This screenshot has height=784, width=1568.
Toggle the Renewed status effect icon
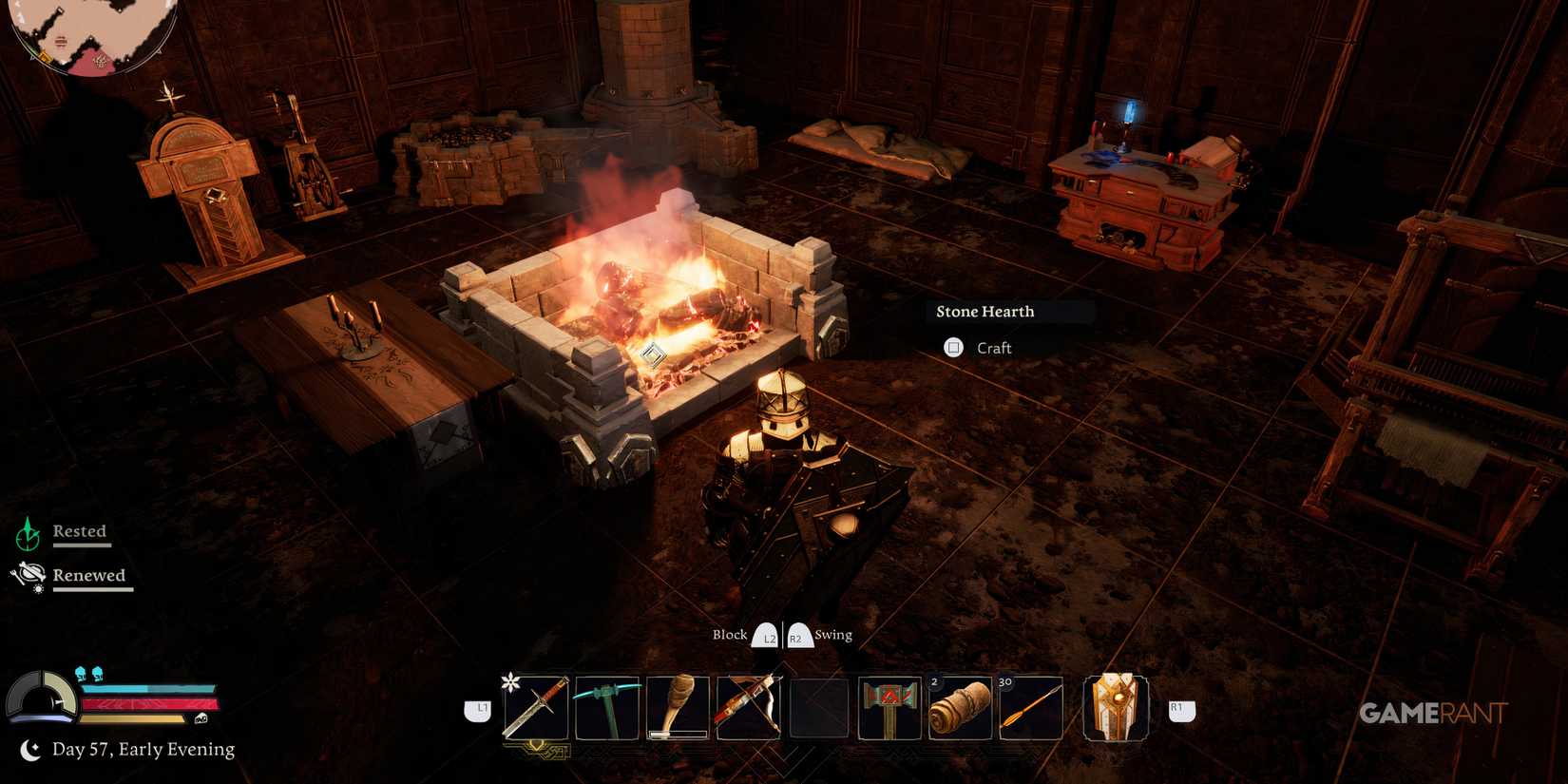[x=29, y=575]
